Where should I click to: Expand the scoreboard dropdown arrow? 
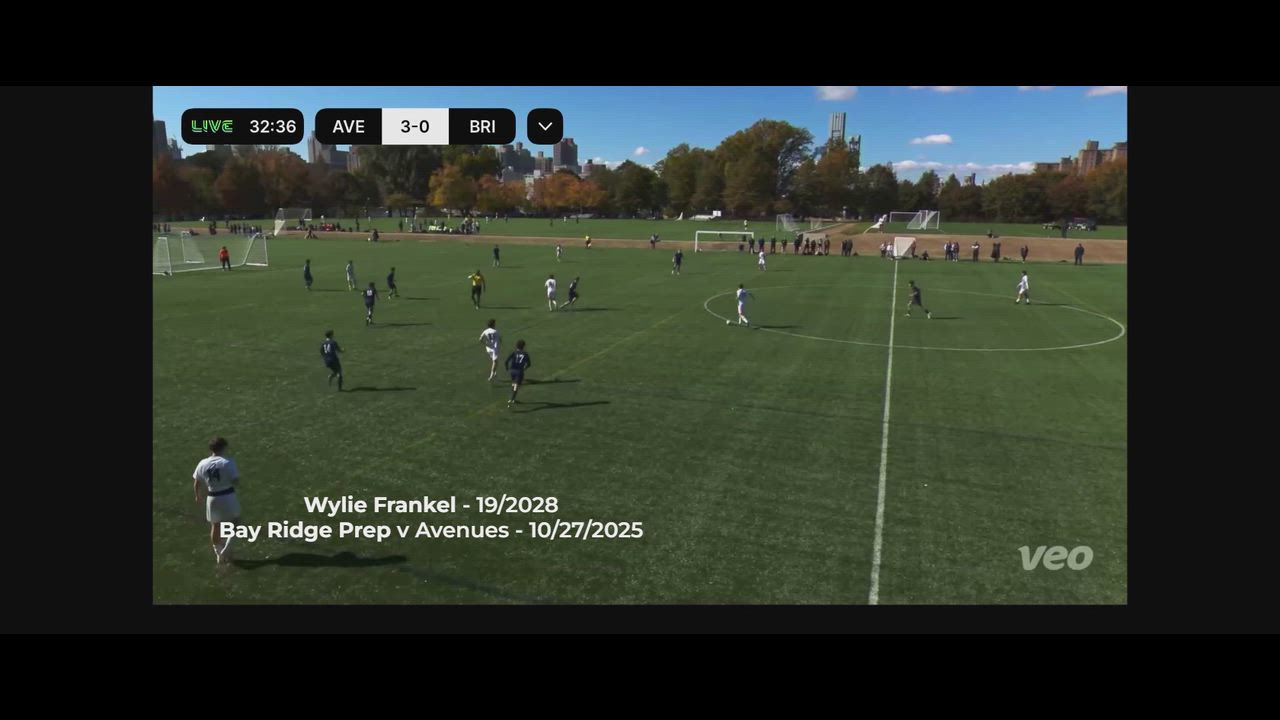pos(545,127)
